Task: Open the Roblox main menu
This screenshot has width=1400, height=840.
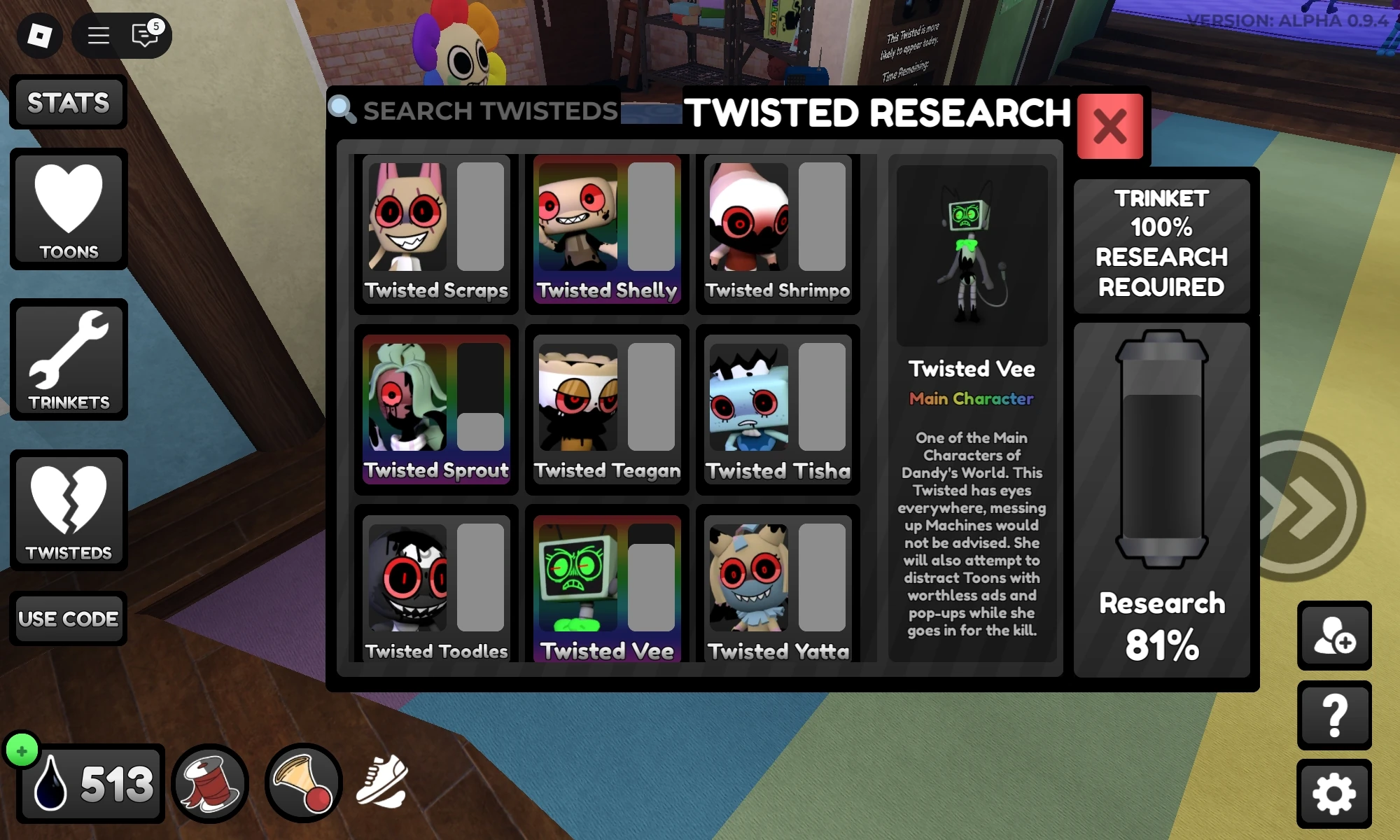Action: [x=97, y=36]
